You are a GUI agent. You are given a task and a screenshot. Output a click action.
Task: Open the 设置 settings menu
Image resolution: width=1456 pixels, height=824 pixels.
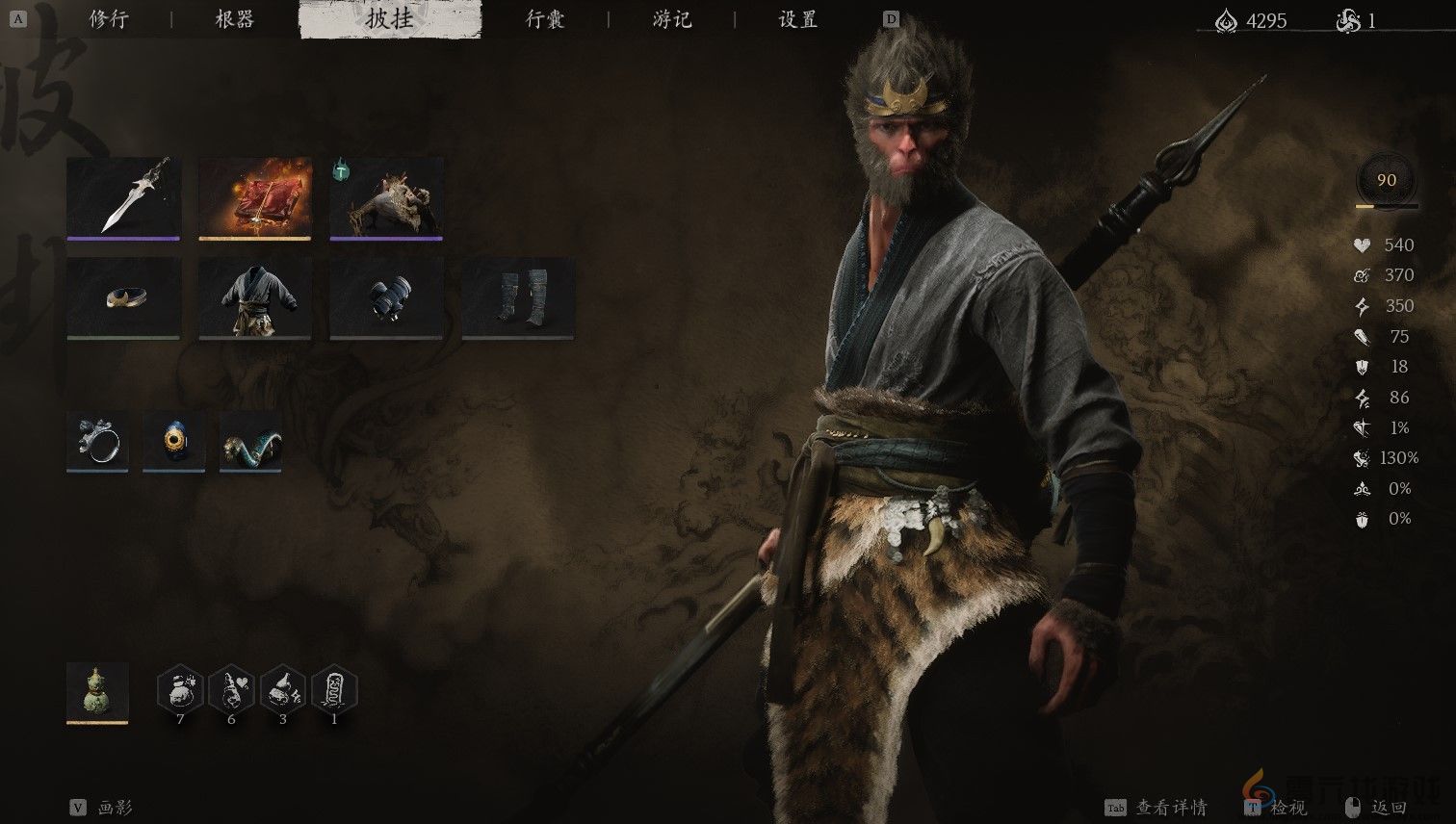coord(796,19)
